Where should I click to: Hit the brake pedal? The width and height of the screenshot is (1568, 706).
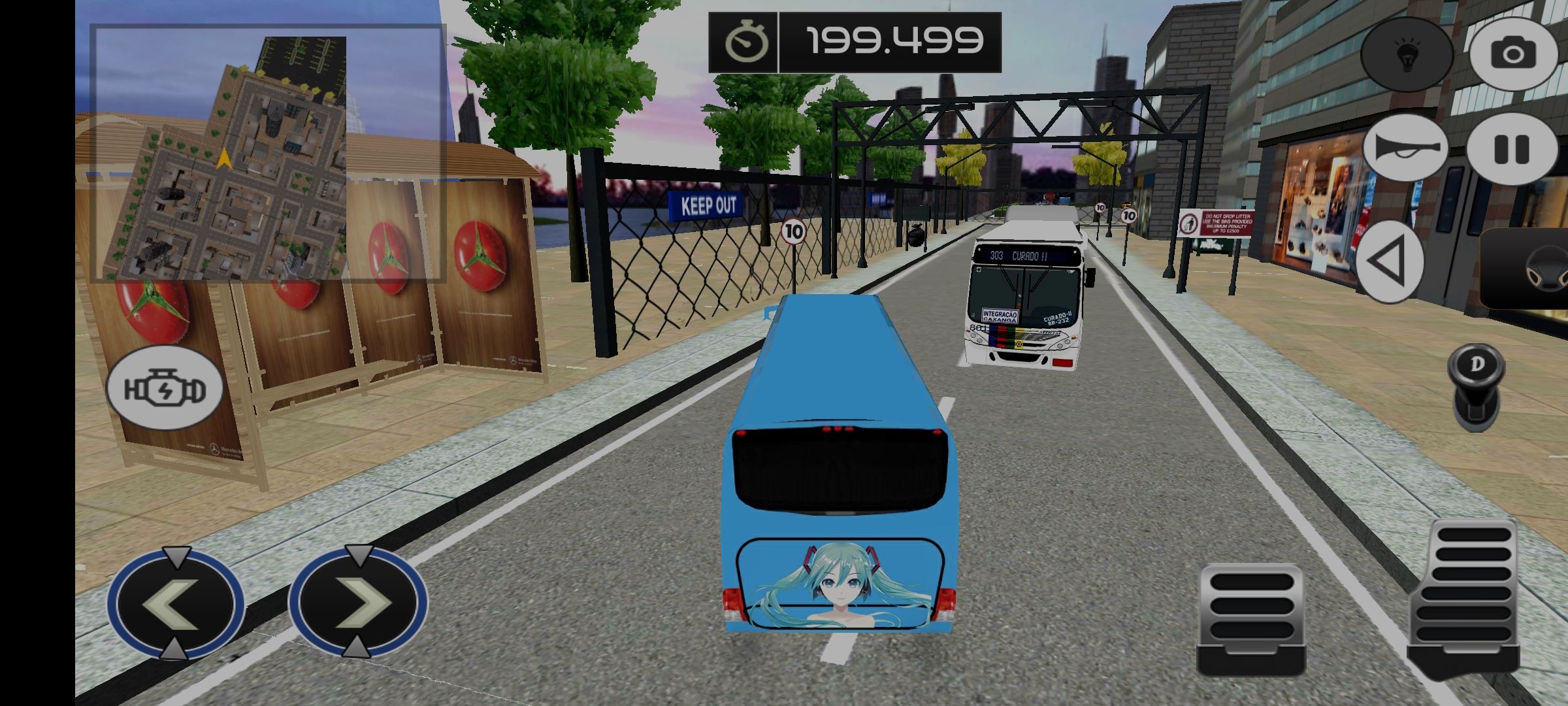[1251, 619]
